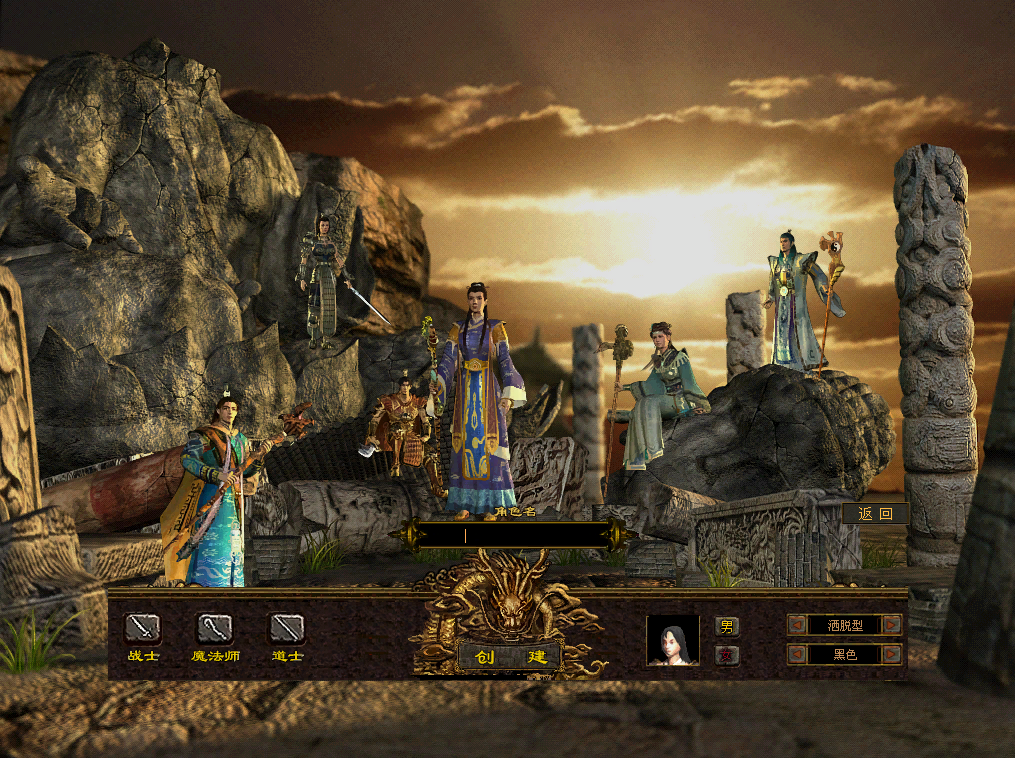Image resolution: width=1015 pixels, height=758 pixels.
Task: Choose next hair color with right arrow
Action: [x=892, y=654]
